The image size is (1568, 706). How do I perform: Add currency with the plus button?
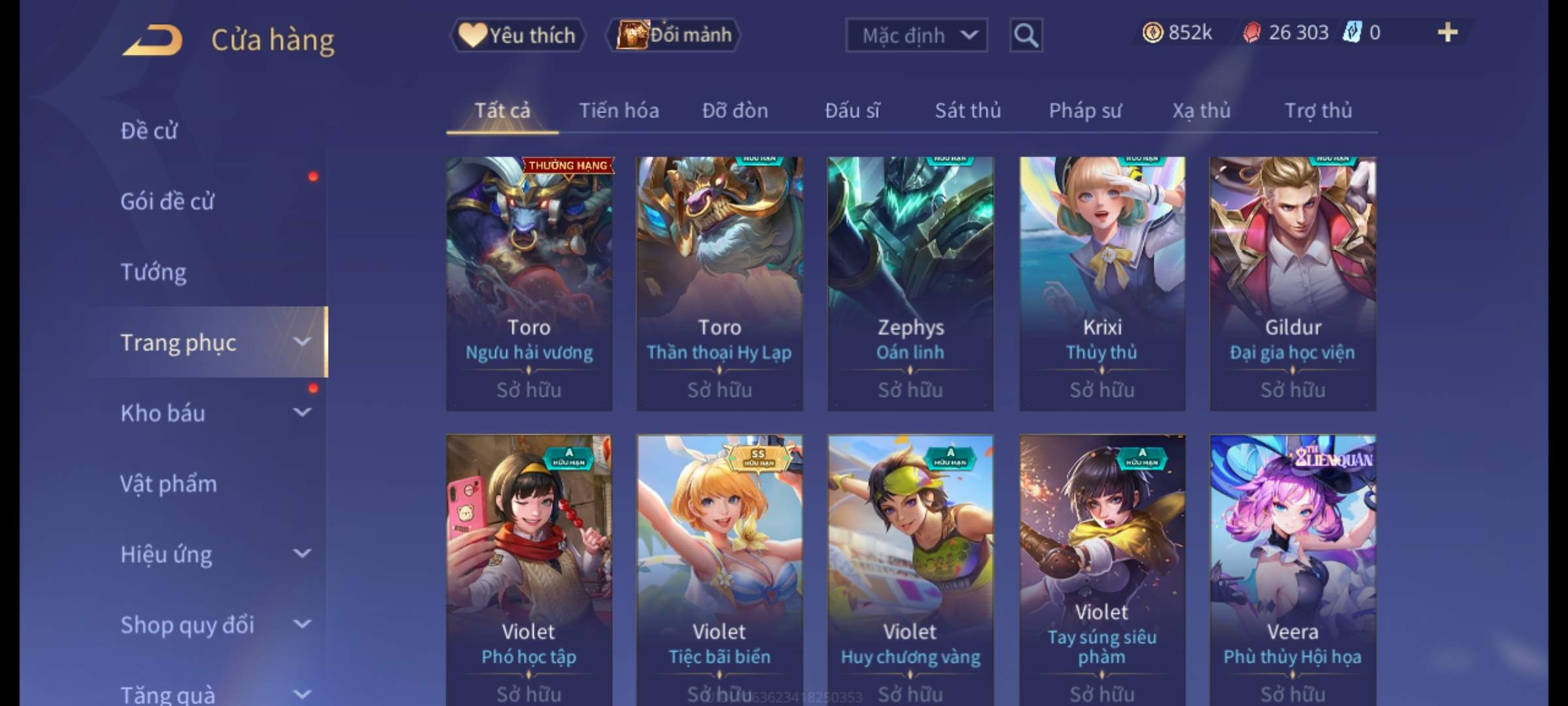(1447, 33)
